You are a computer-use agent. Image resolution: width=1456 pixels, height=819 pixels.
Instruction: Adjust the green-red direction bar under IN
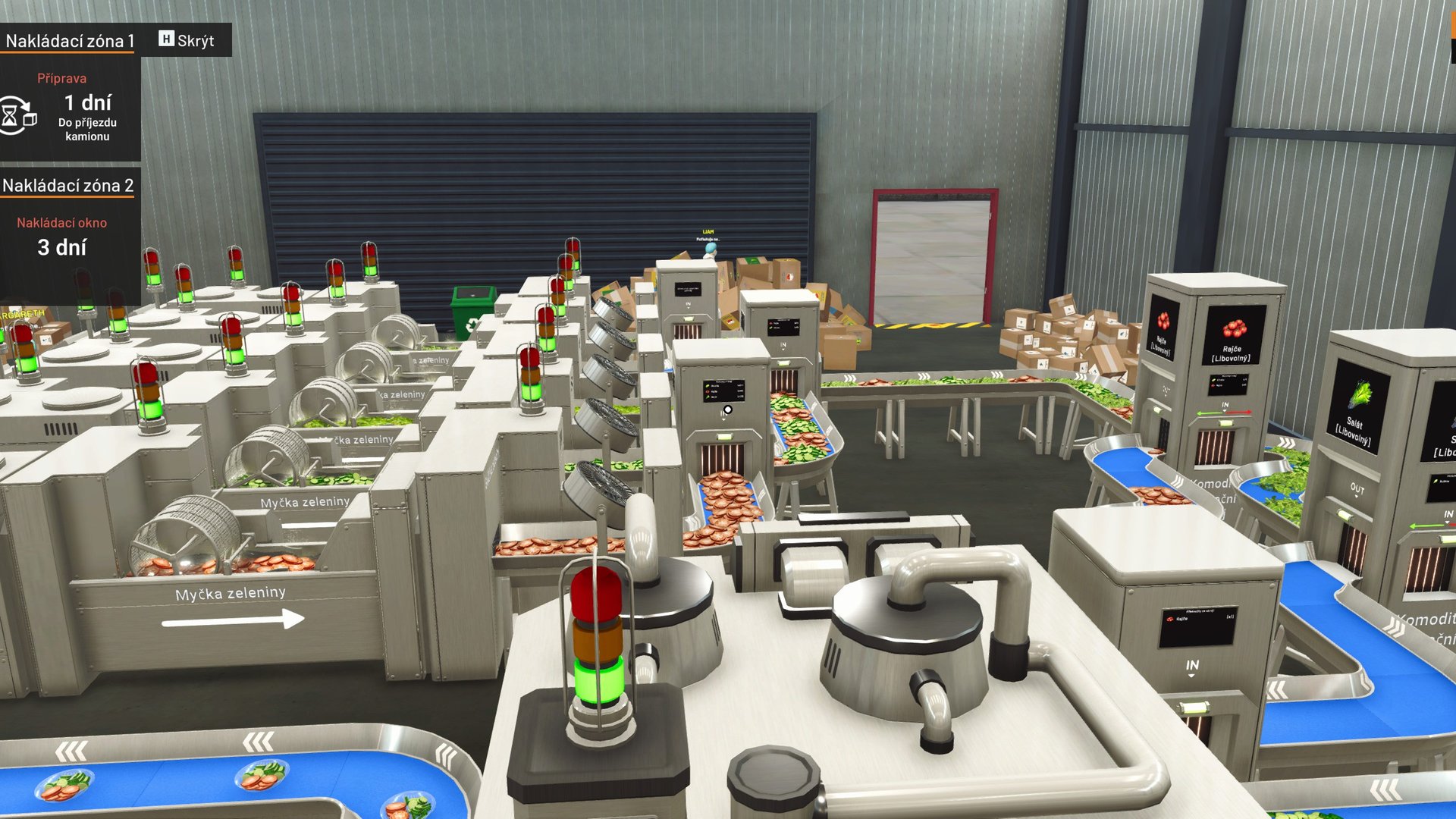coord(1225,413)
